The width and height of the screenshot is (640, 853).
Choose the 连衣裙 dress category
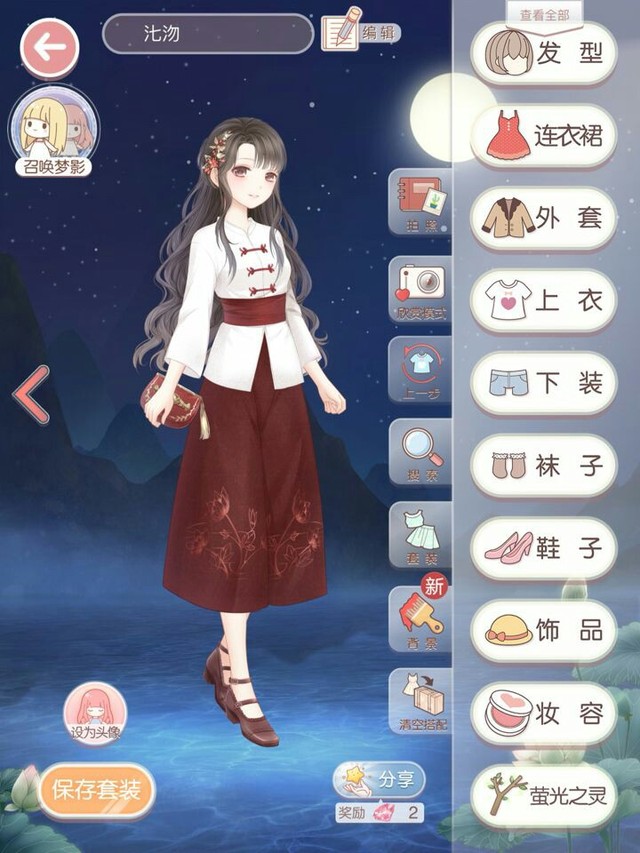click(543, 136)
